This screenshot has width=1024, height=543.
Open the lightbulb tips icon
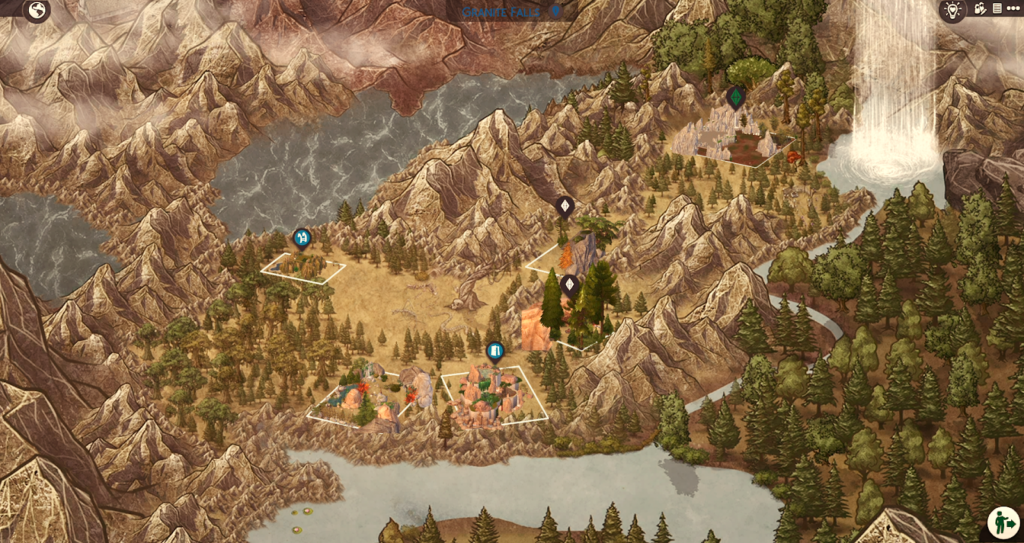pos(953,9)
